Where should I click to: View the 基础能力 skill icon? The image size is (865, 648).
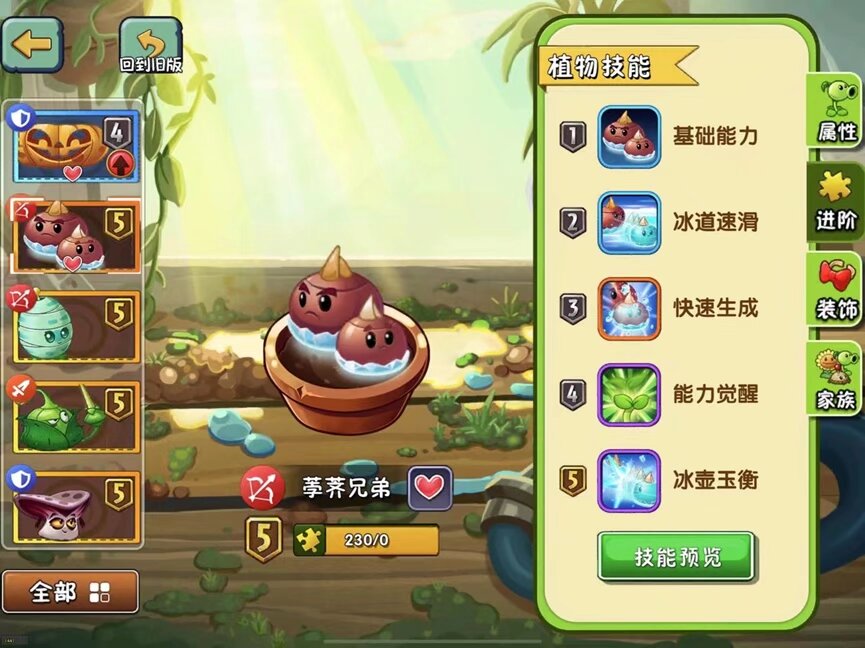[x=629, y=137]
